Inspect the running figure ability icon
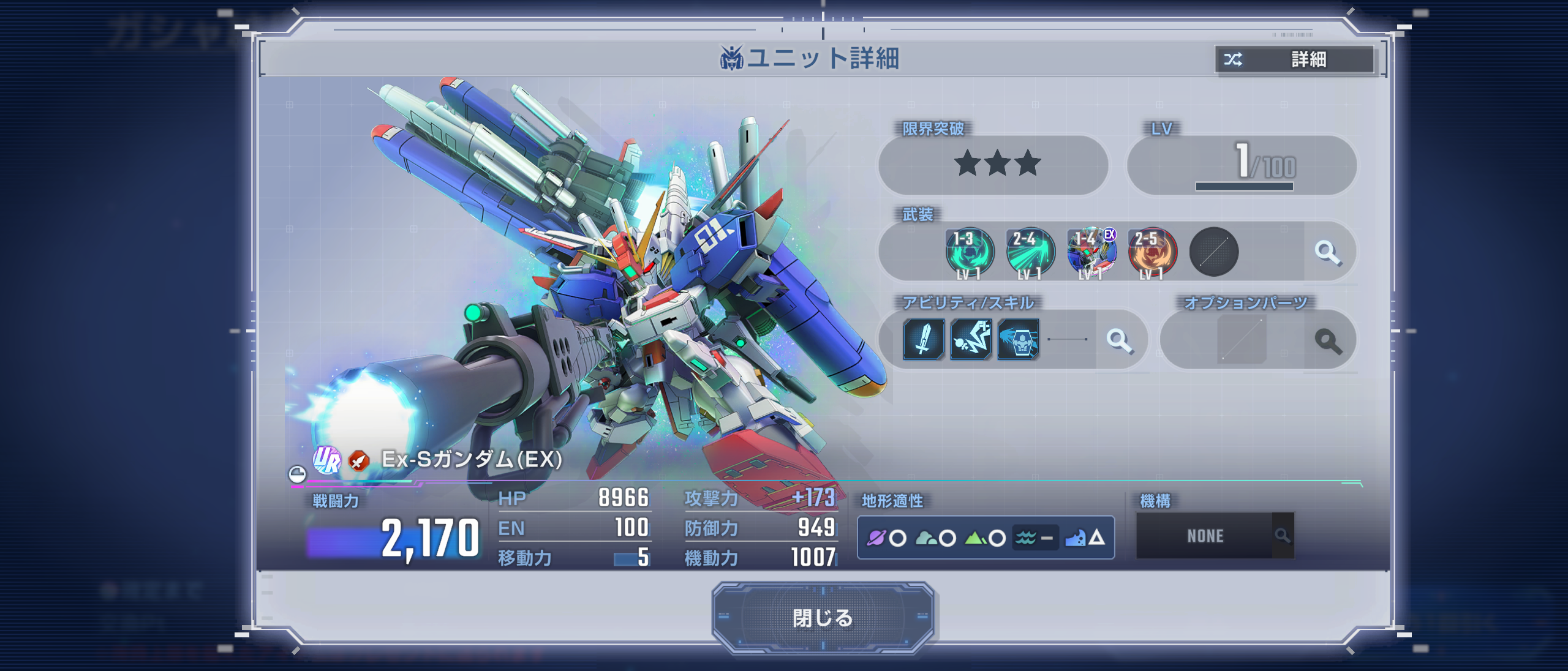The height and width of the screenshot is (671, 1568). (x=971, y=339)
